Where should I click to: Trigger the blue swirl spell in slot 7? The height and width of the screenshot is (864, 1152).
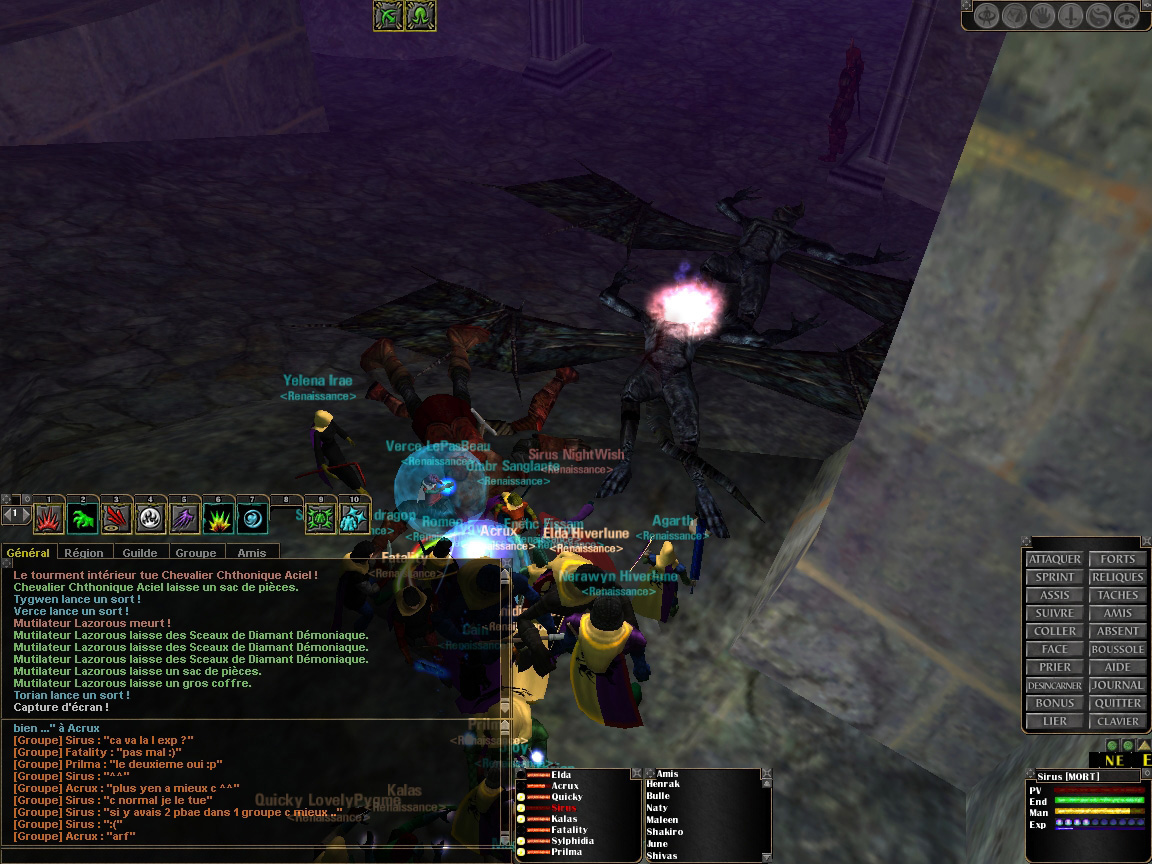pos(252,518)
